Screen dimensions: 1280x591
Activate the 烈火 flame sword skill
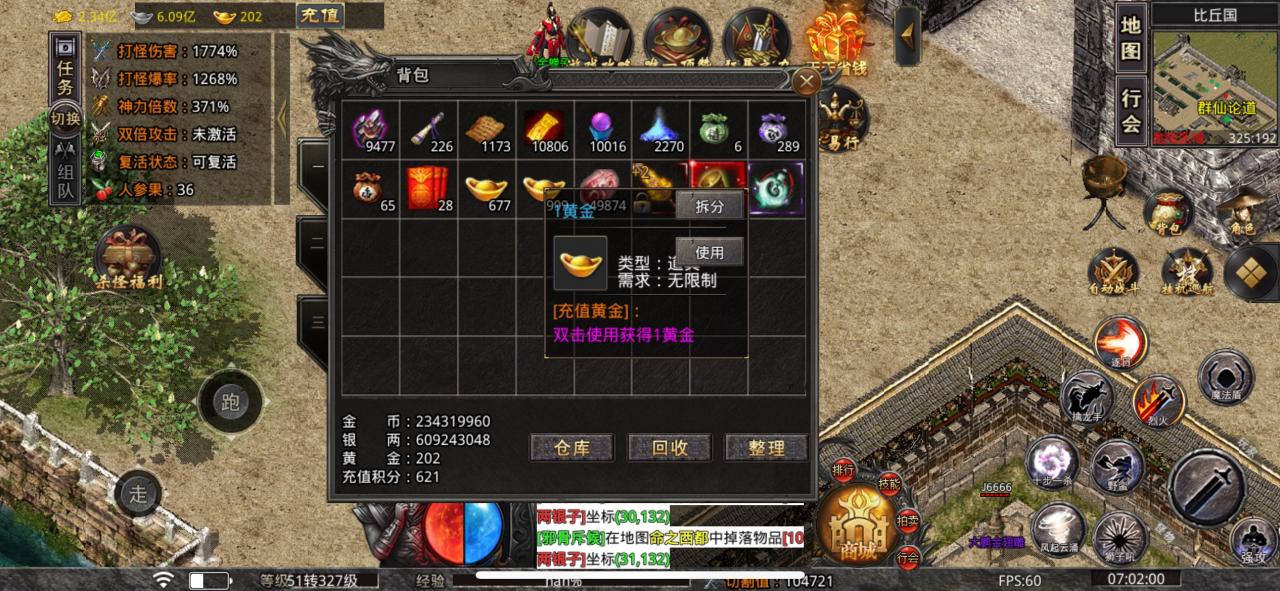pos(1158,402)
